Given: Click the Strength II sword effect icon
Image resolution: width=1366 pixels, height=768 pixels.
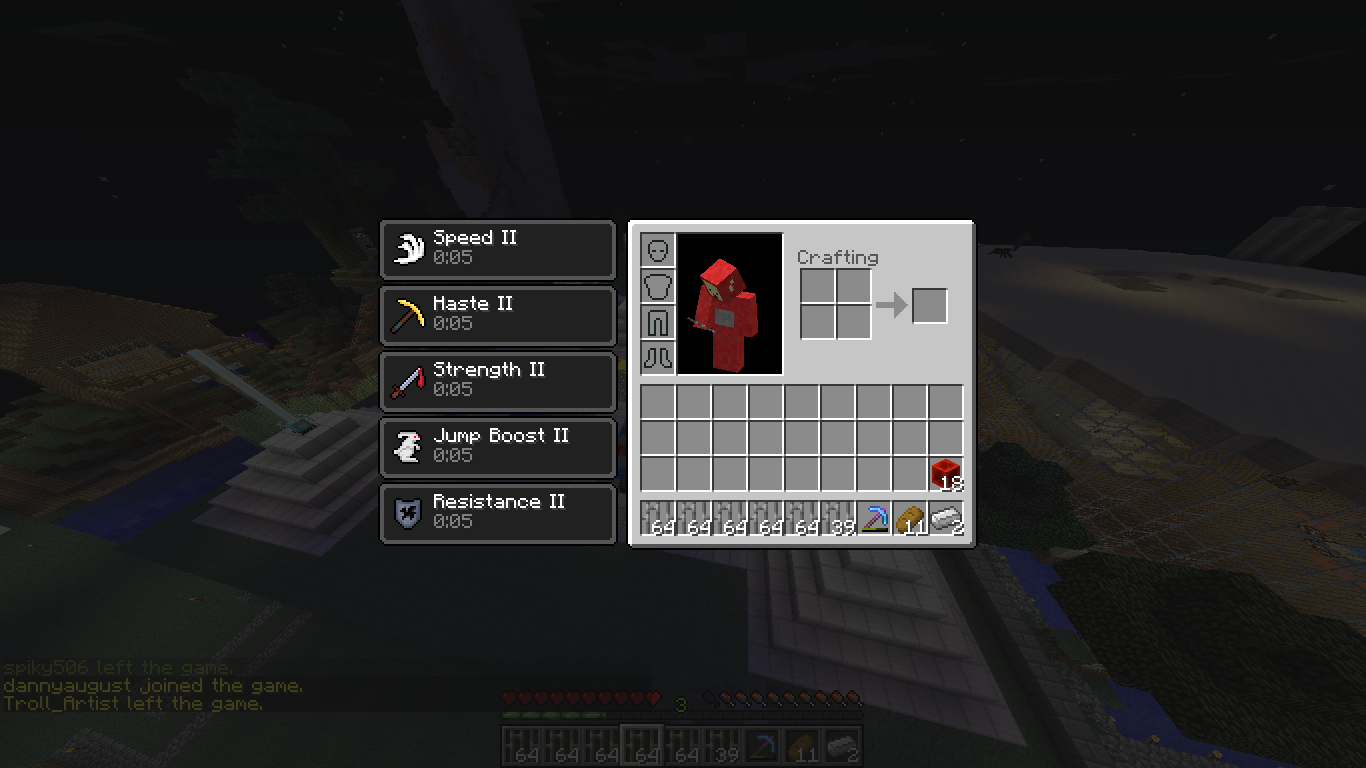Looking at the screenshot, I should tap(406, 380).
